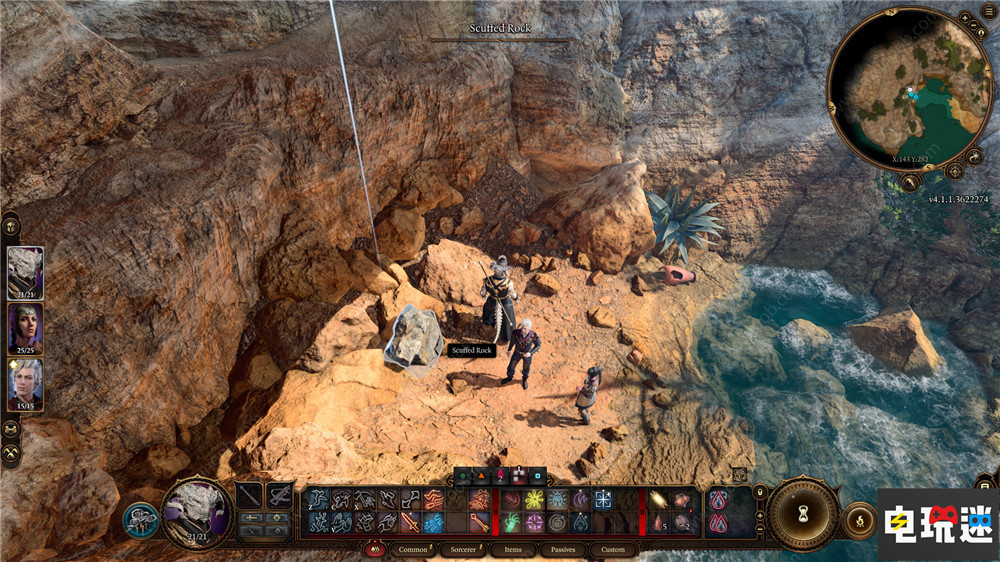Click the large character portrait on hotbar
This screenshot has height=562, width=1000.
(196, 512)
